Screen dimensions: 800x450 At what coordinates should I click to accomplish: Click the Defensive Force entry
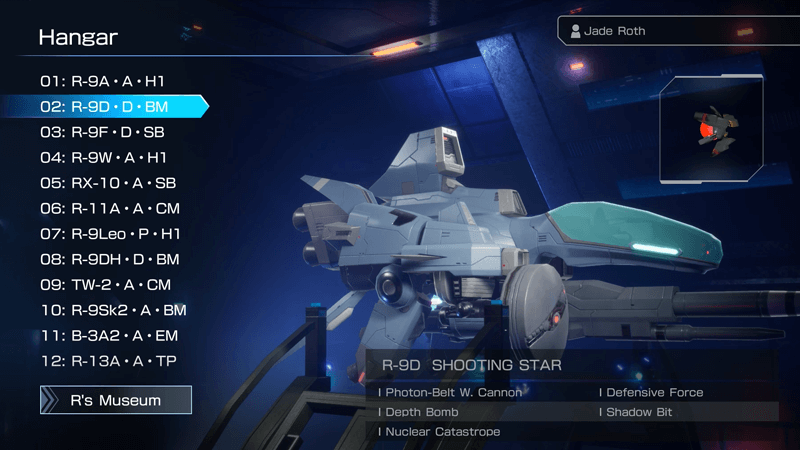point(651,393)
